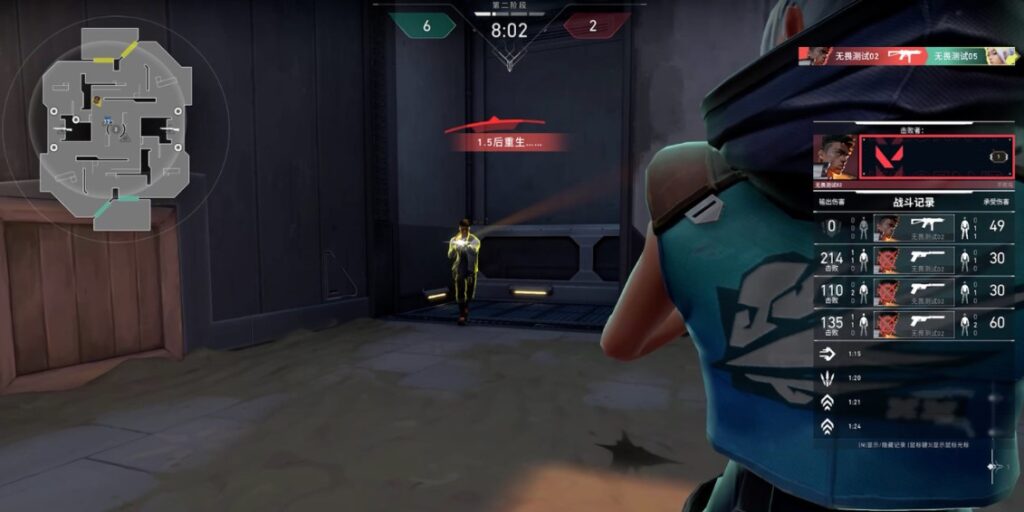Select the combat record row showing 110 damage
The height and width of the screenshot is (512, 1024).
tap(913, 292)
